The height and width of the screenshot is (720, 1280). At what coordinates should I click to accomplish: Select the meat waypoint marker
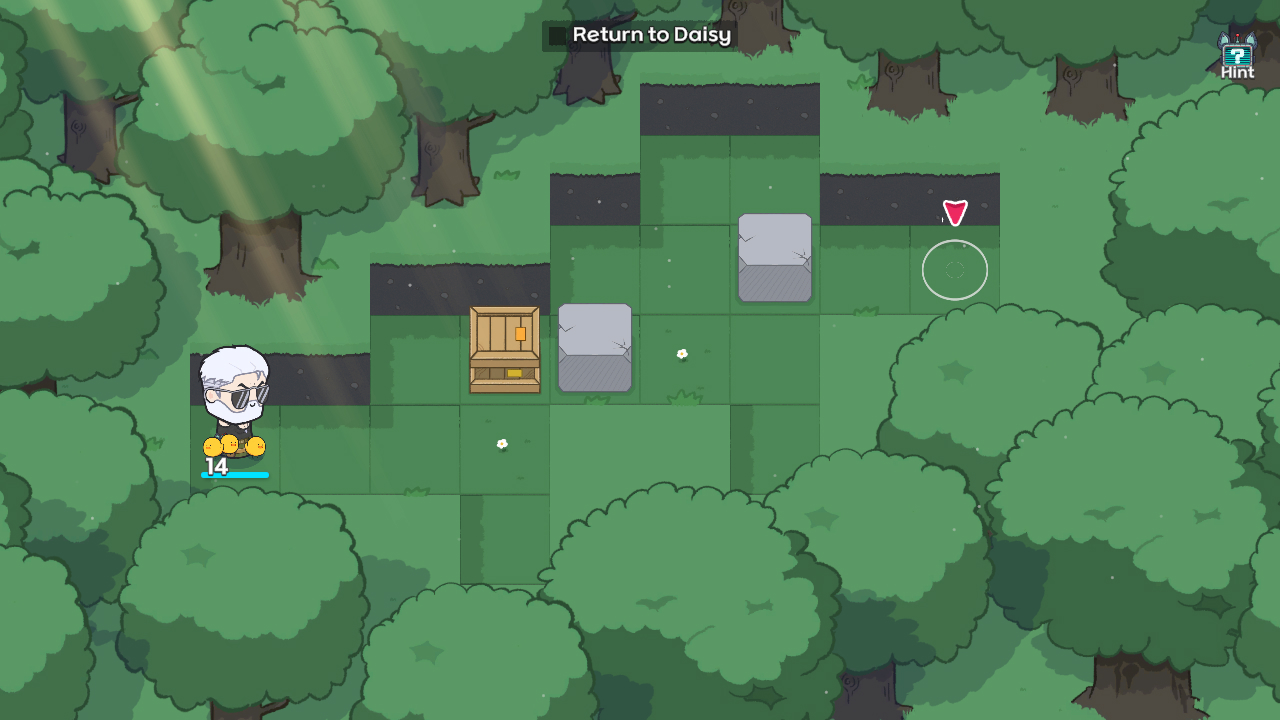pos(955,210)
